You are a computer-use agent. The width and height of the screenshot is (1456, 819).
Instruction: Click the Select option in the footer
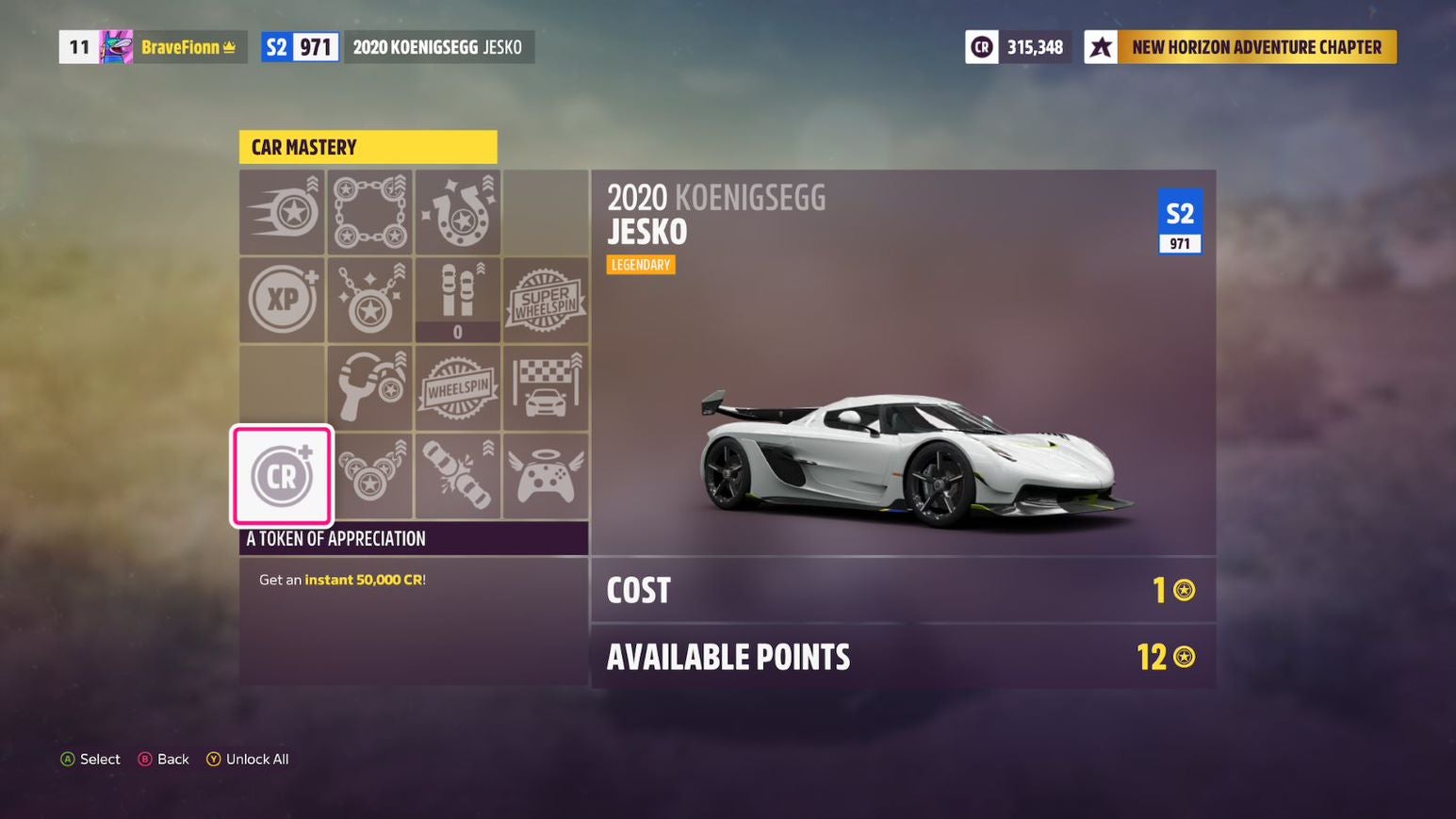click(x=90, y=760)
